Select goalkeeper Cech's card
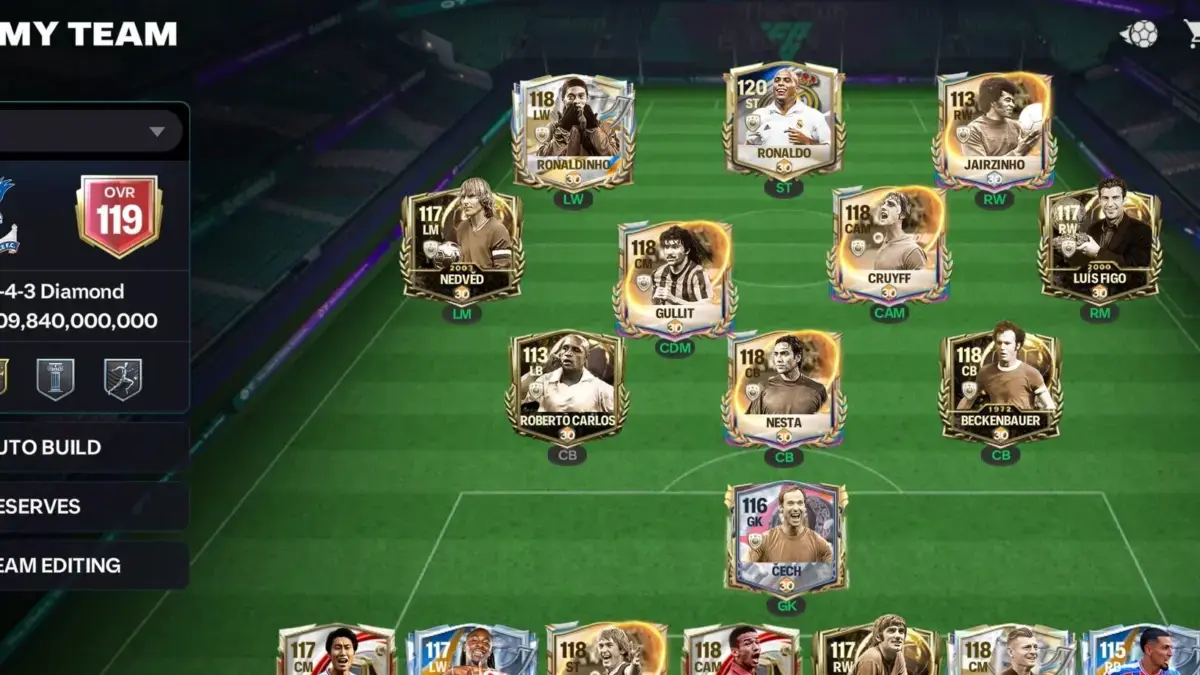 (786, 540)
